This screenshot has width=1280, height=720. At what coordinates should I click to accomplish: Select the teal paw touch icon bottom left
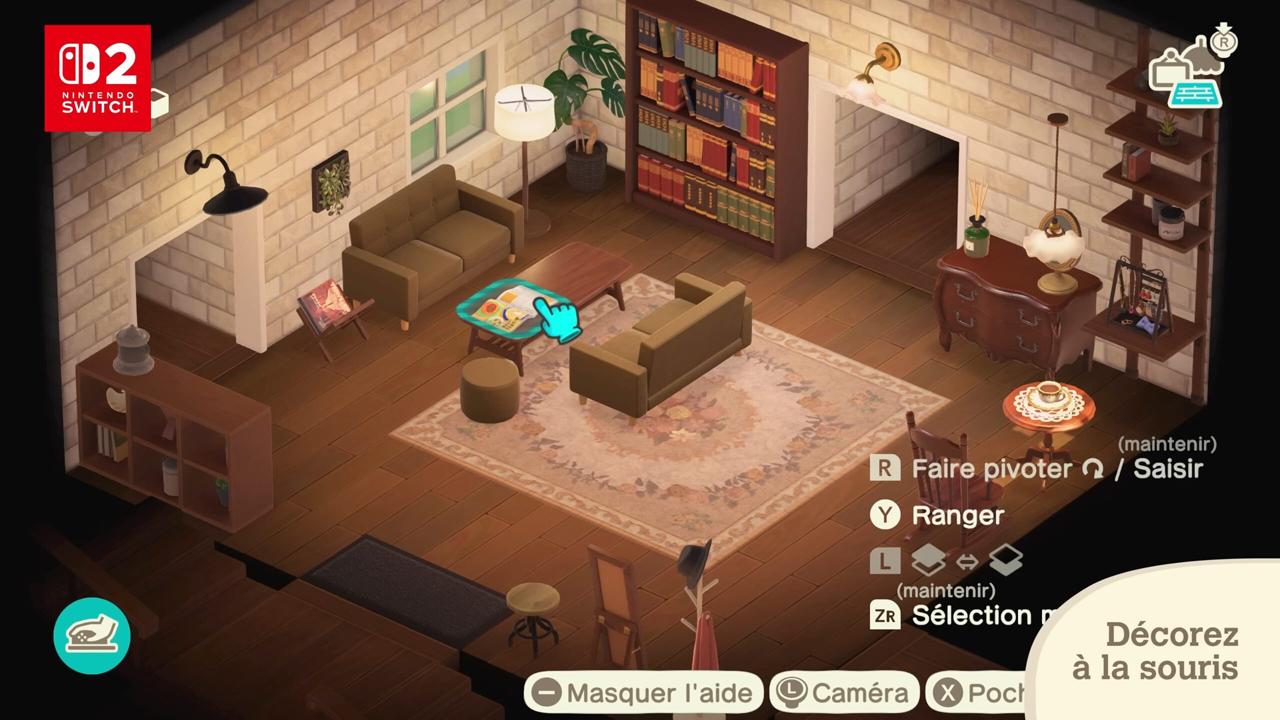coord(92,636)
